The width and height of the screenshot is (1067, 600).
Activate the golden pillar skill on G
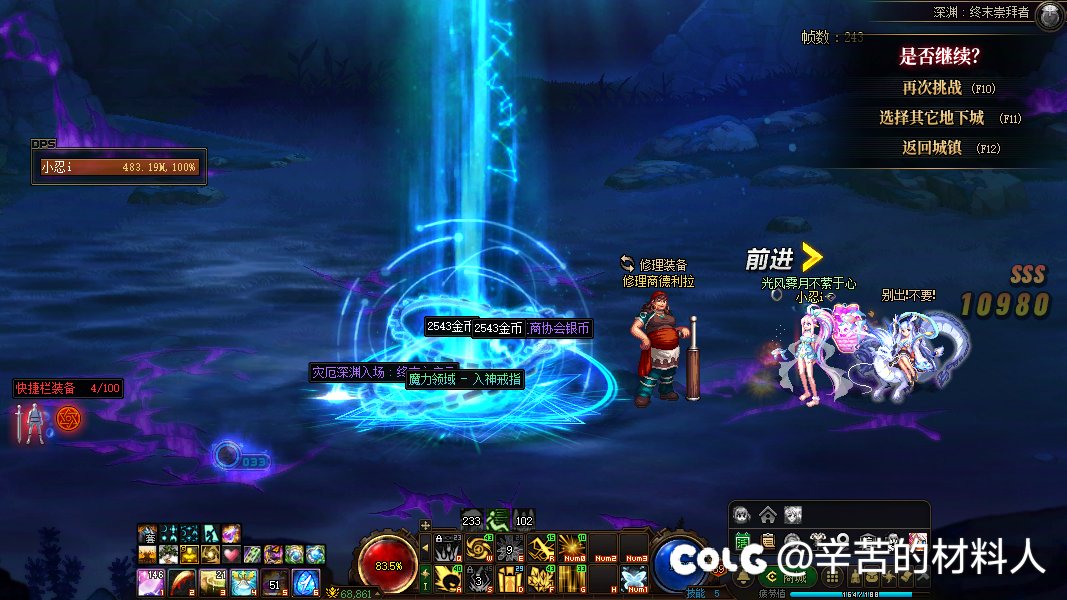pyautogui.click(x=573, y=577)
